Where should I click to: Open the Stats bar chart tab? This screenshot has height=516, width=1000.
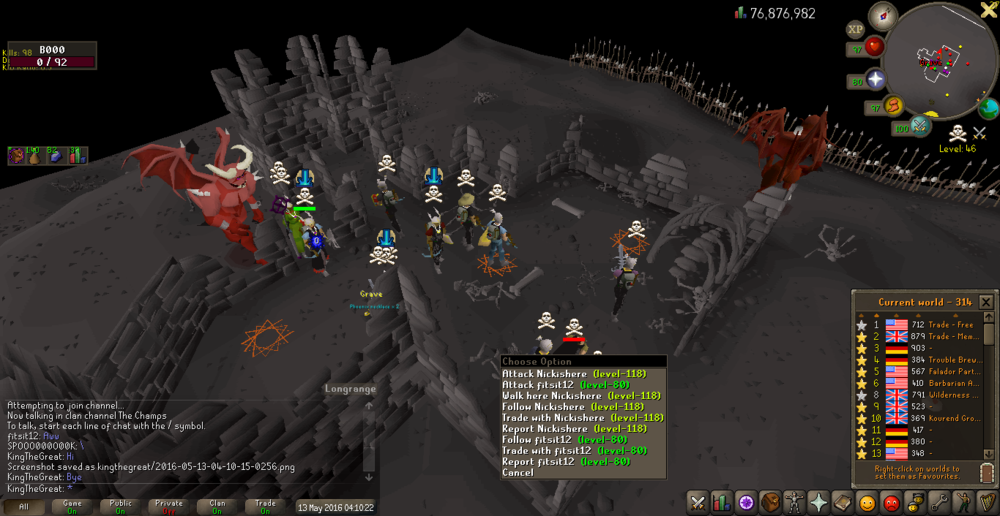pyautogui.click(x=722, y=502)
